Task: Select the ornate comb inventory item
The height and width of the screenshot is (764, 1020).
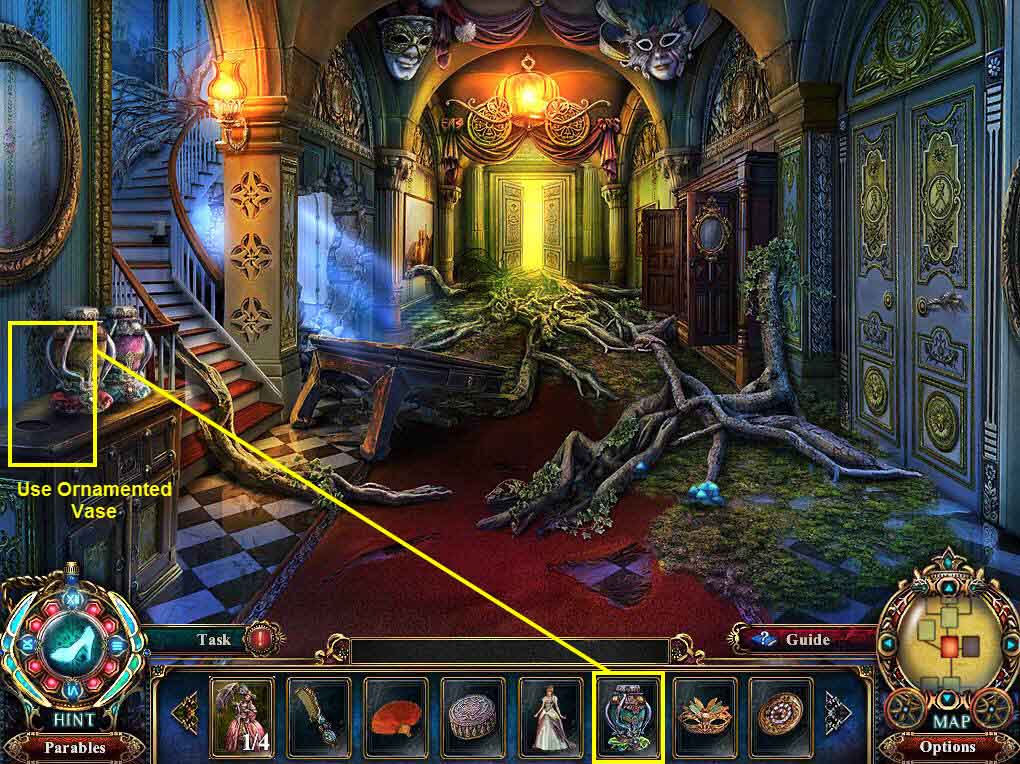Action: (x=319, y=714)
